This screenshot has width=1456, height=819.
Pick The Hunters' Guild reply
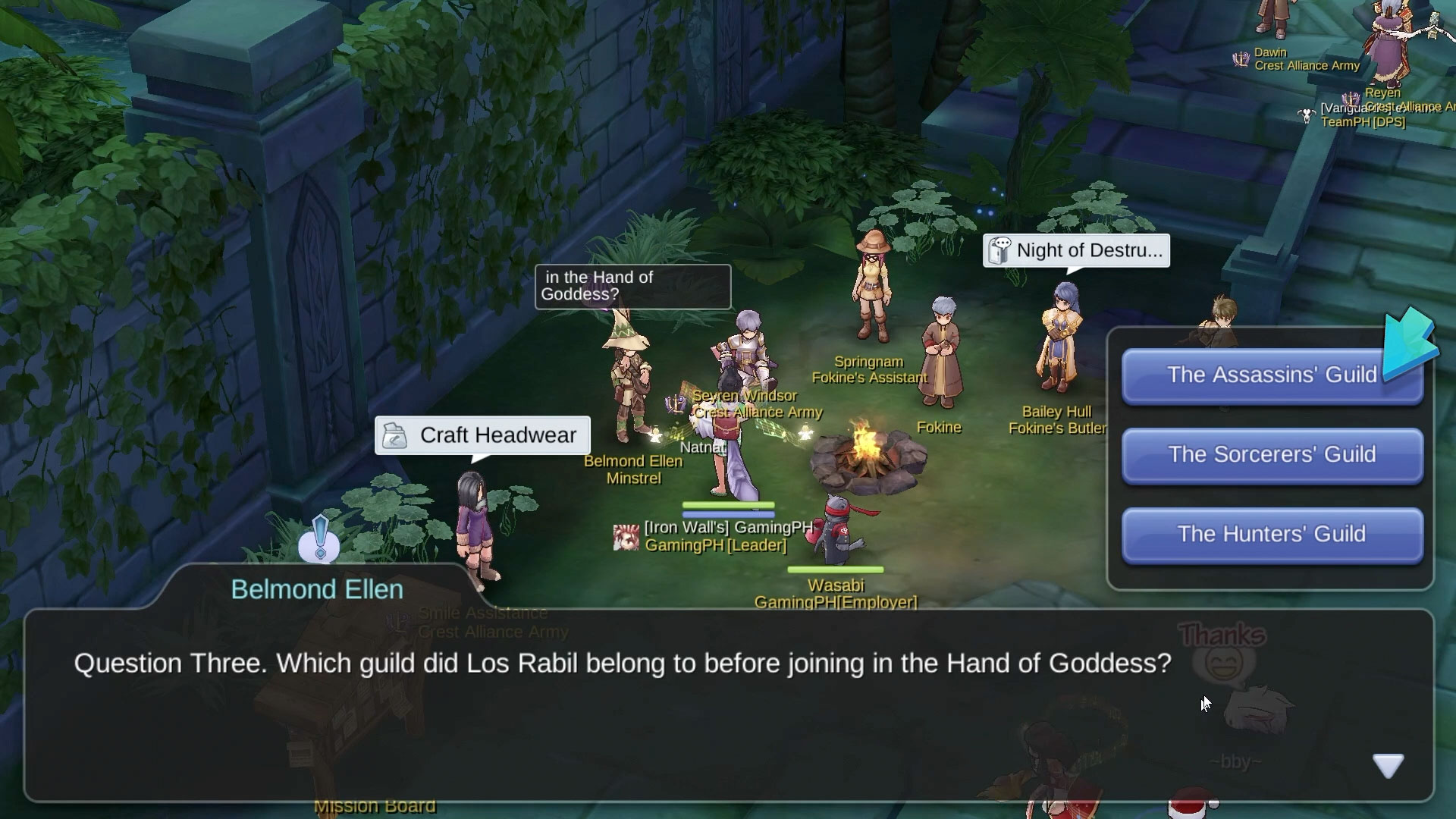point(1271,535)
